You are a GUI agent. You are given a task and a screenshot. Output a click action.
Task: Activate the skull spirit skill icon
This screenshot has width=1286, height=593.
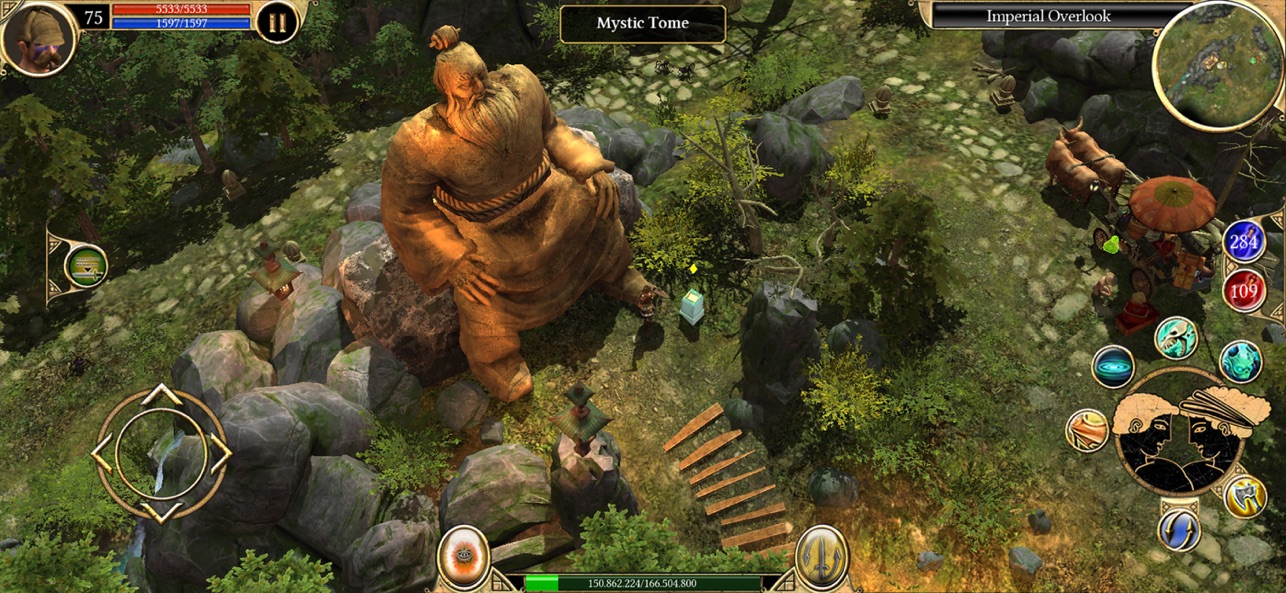(1176, 339)
